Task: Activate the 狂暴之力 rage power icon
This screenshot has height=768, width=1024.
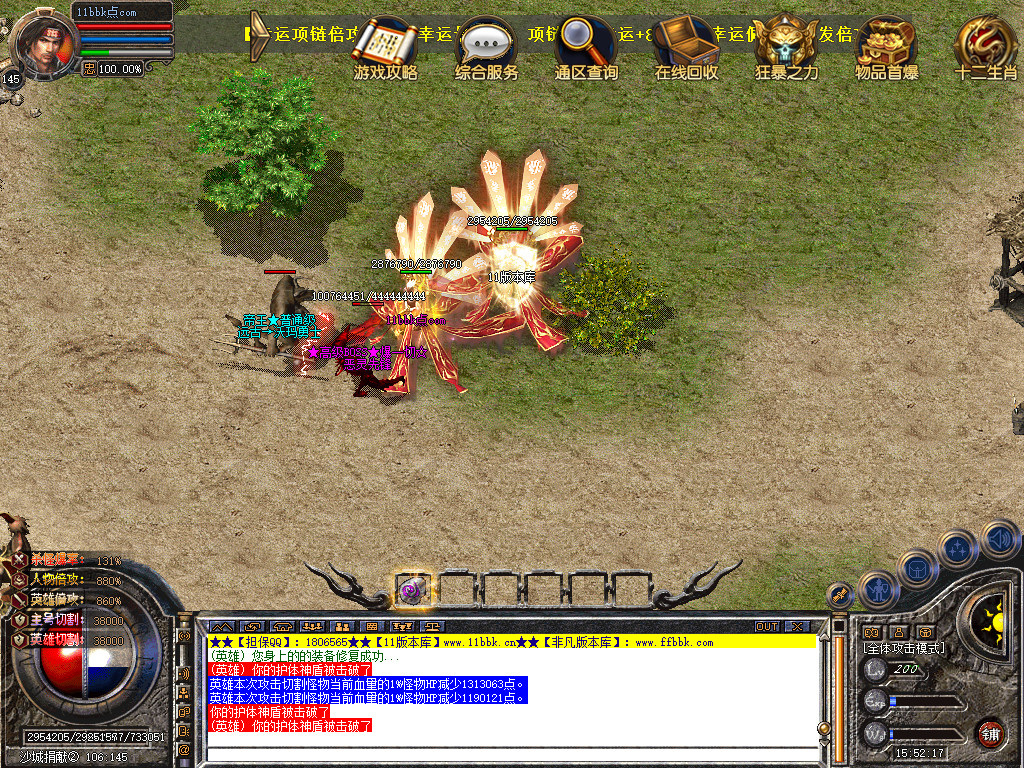Action: [x=786, y=43]
